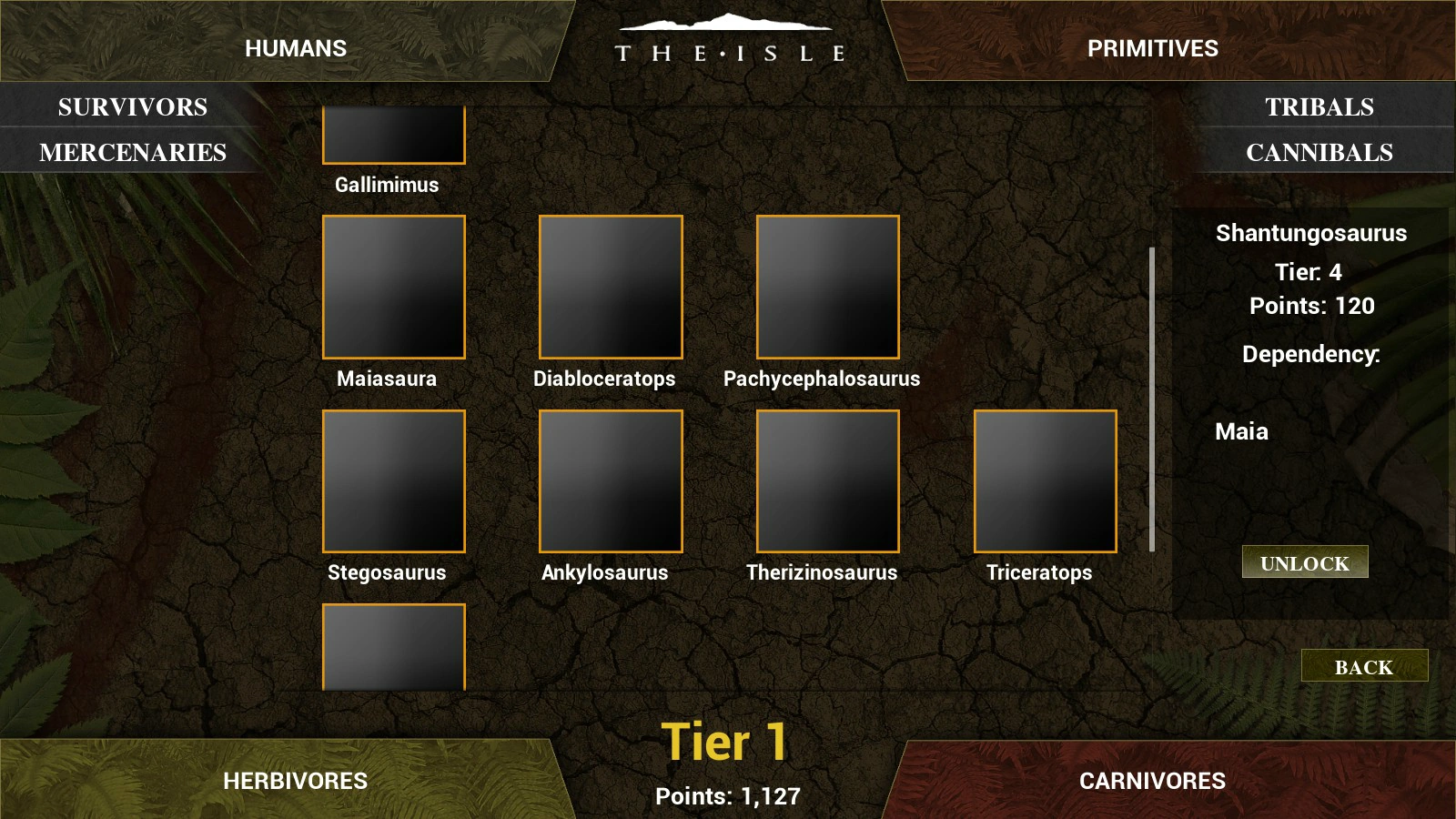
Task: Select the Stegosaurus dinosaur thumbnail
Action: pyautogui.click(x=393, y=480)
